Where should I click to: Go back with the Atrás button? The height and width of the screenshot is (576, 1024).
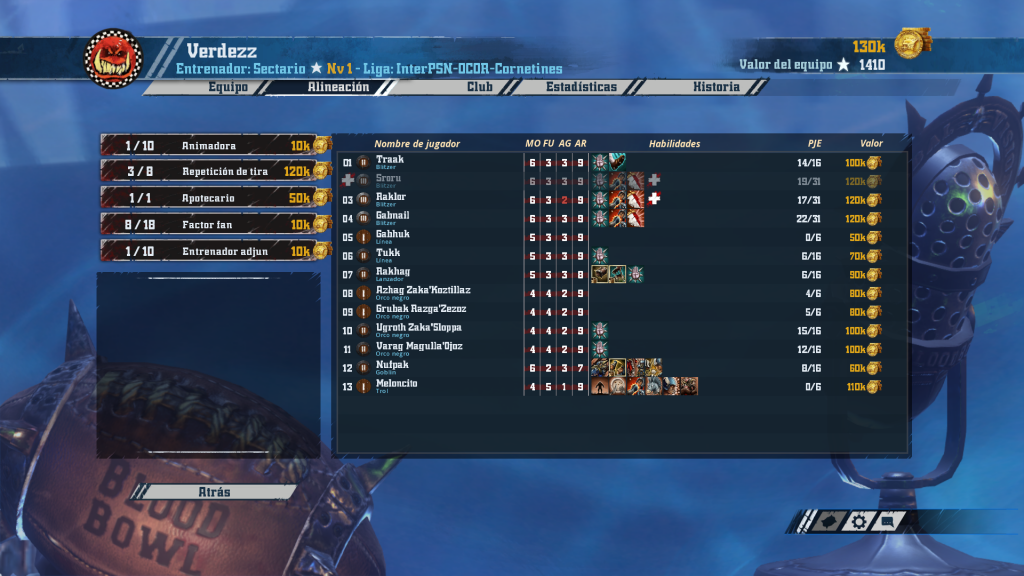click(x=215, y=492)
